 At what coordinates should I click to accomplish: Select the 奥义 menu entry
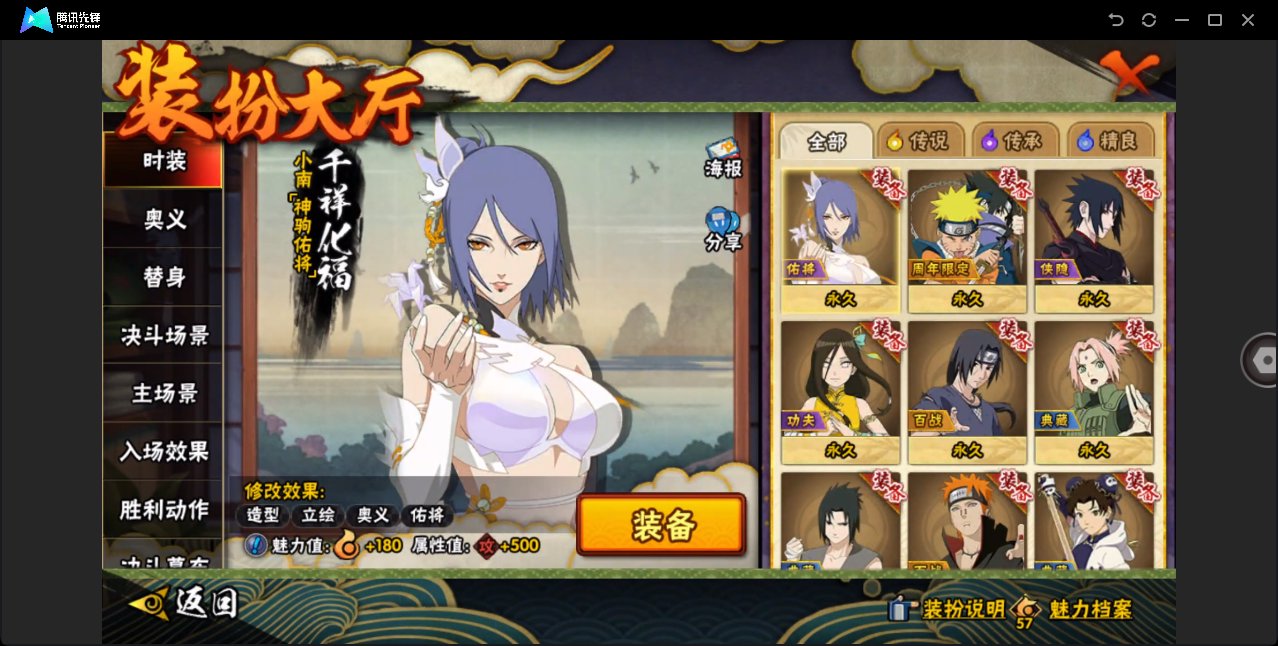tap(163, 219)
